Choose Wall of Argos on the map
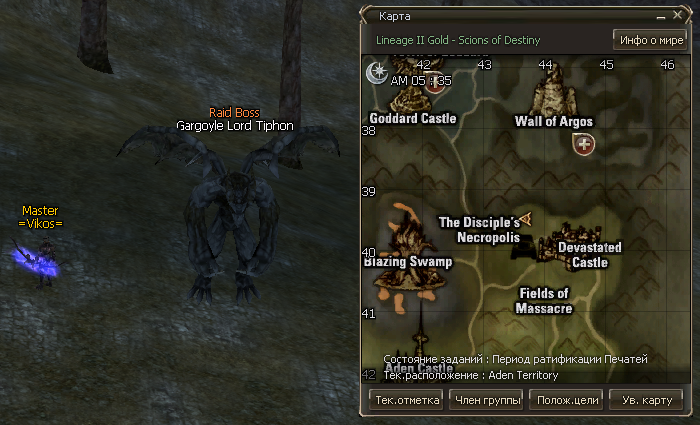The width and height of the screenshot is (700, 425). pos(553,121)
